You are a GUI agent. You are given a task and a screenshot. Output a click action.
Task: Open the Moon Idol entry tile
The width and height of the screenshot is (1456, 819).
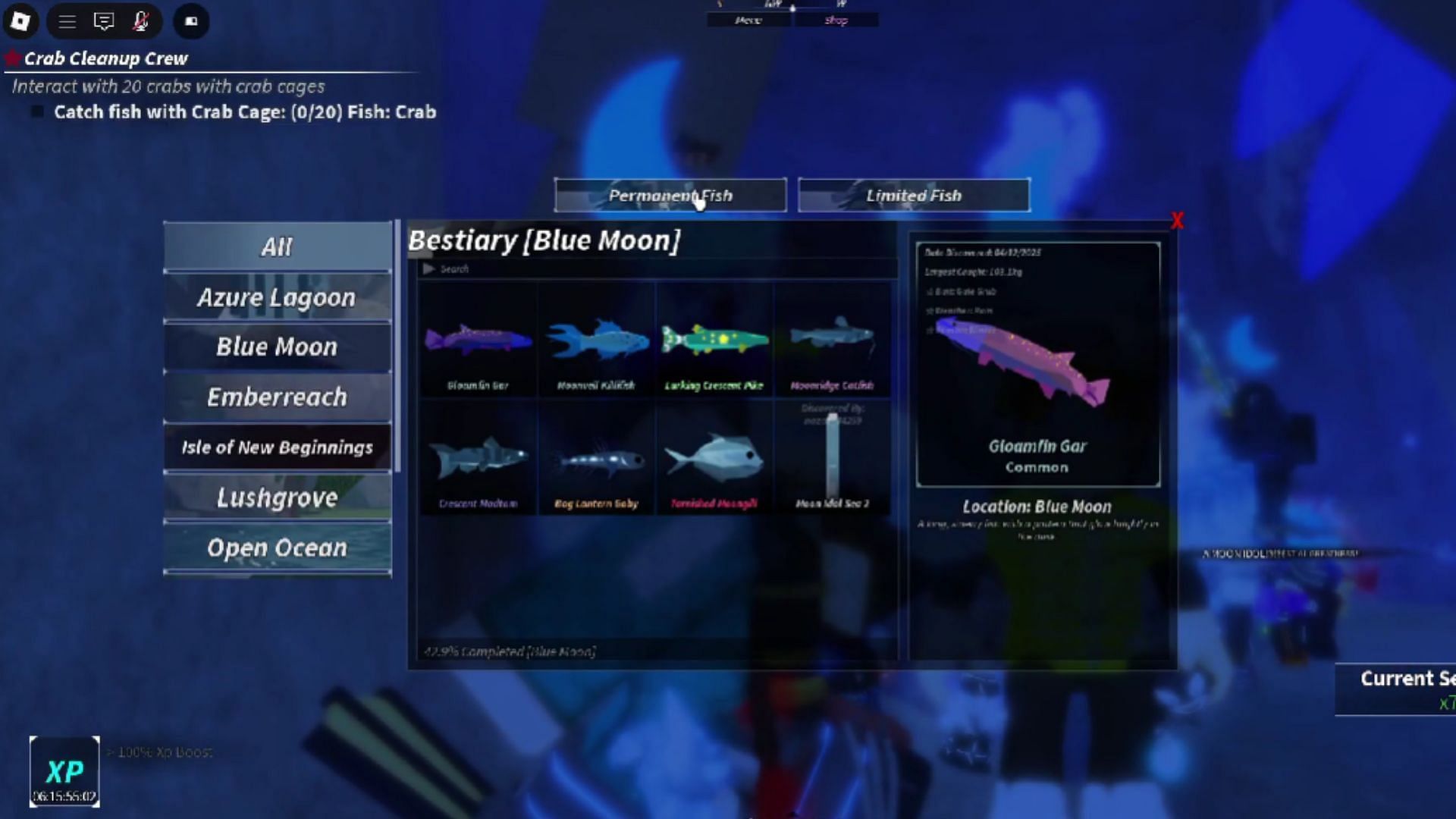click(832, 460)
